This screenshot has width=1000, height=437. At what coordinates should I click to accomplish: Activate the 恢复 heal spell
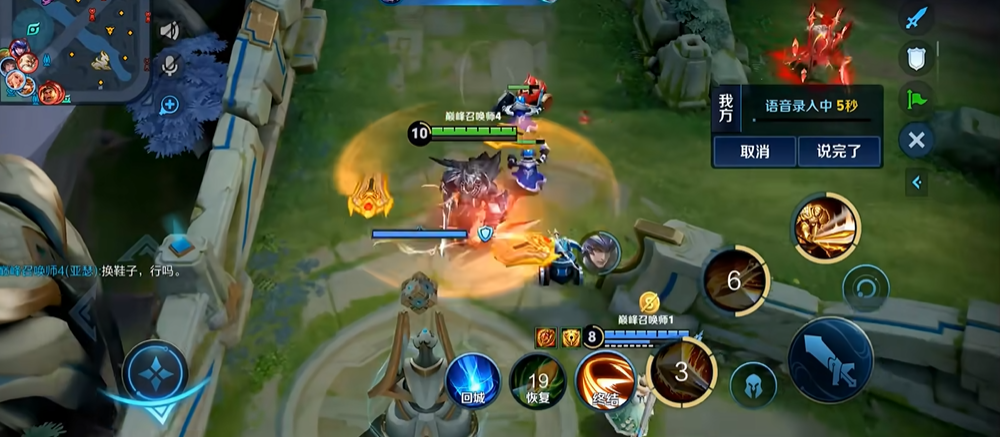click(537, 380)
